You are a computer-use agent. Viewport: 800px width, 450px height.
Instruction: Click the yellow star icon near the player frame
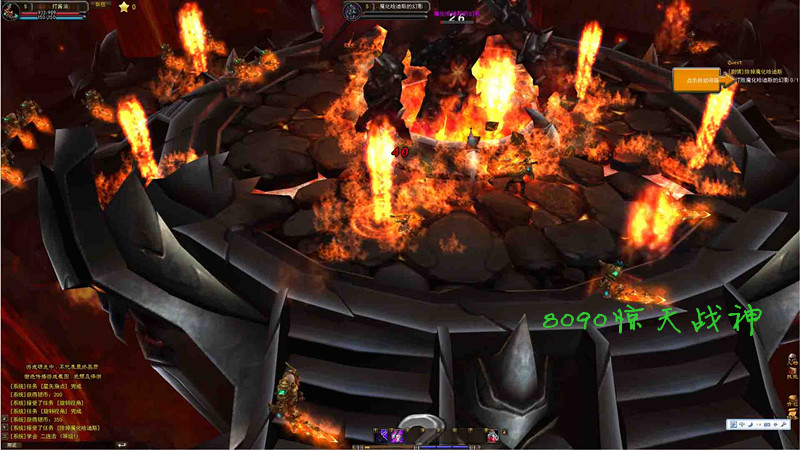[x=123, y=7]
